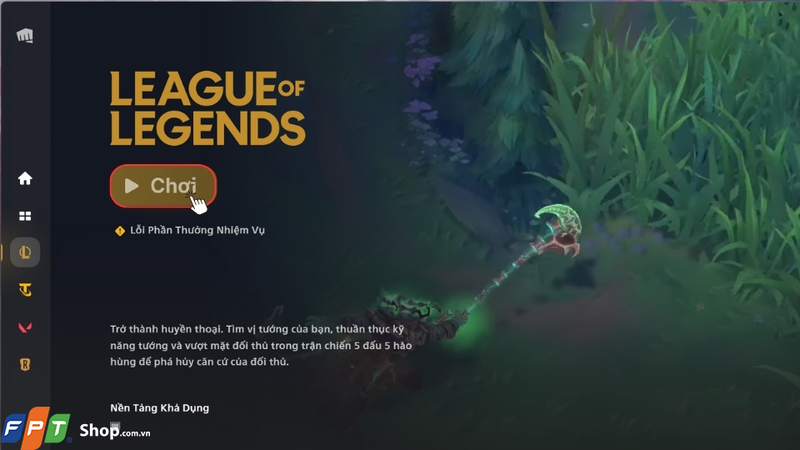800x450 pixels.
Task: Go to the launcher home page
Action: (25, 179)
